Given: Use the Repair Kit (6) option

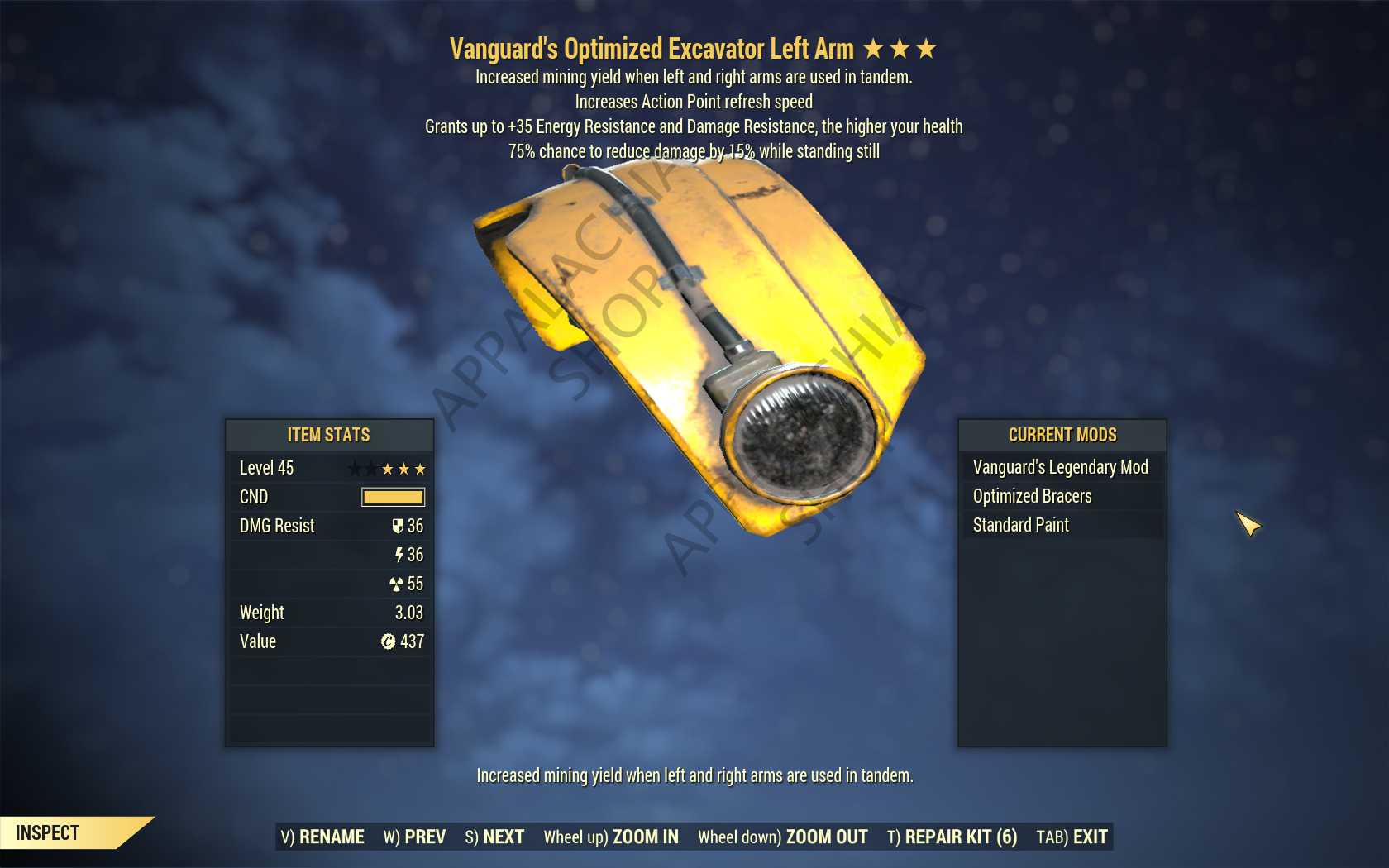Looking at the screenshot, I should click(952, 837).
